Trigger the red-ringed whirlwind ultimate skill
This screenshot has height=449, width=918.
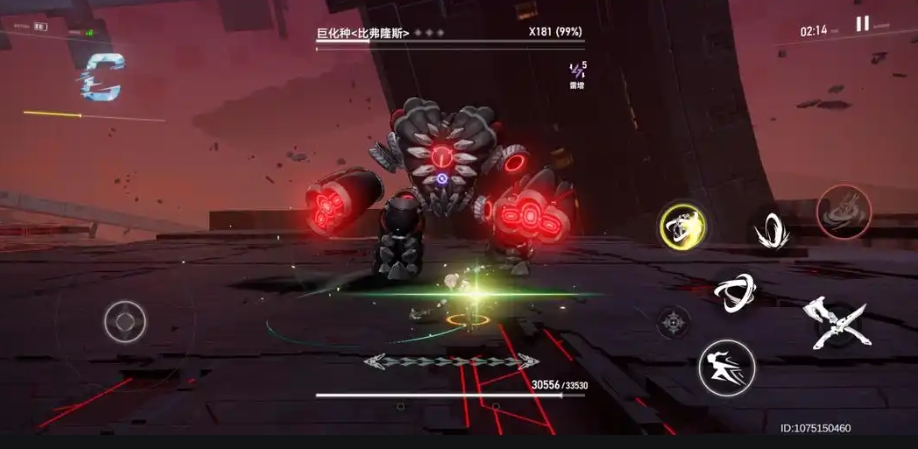844,211
